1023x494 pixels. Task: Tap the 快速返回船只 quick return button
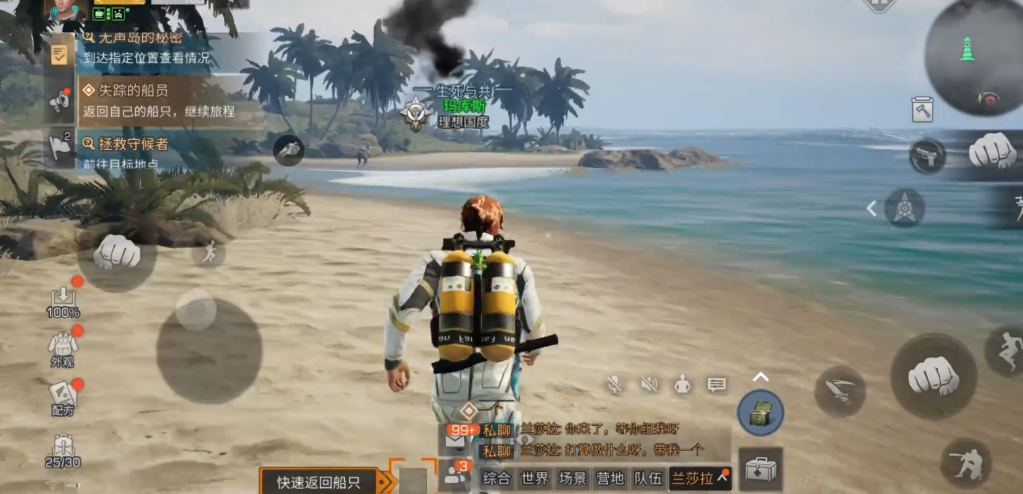point(318,482)
